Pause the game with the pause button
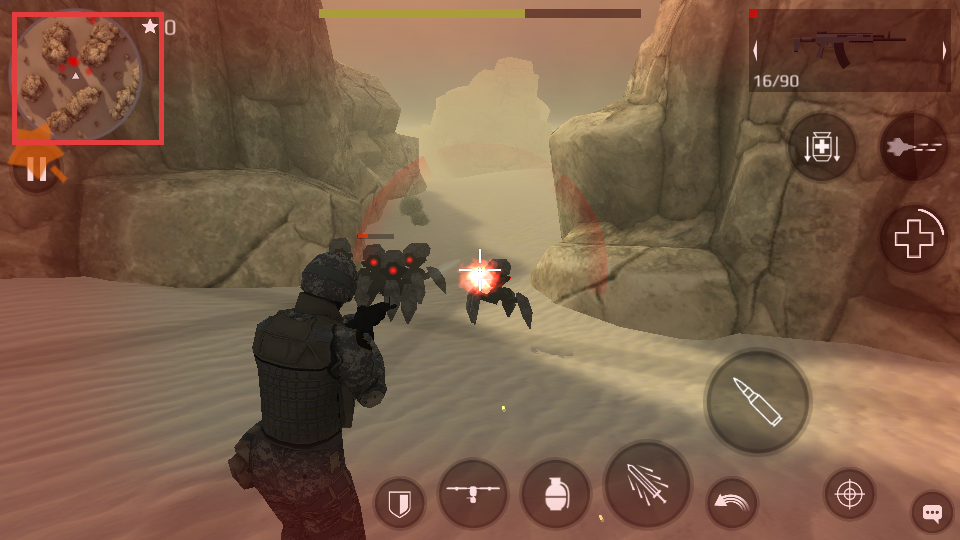The image size is (960, 540). pyautogui.click(x=37, y=170)
